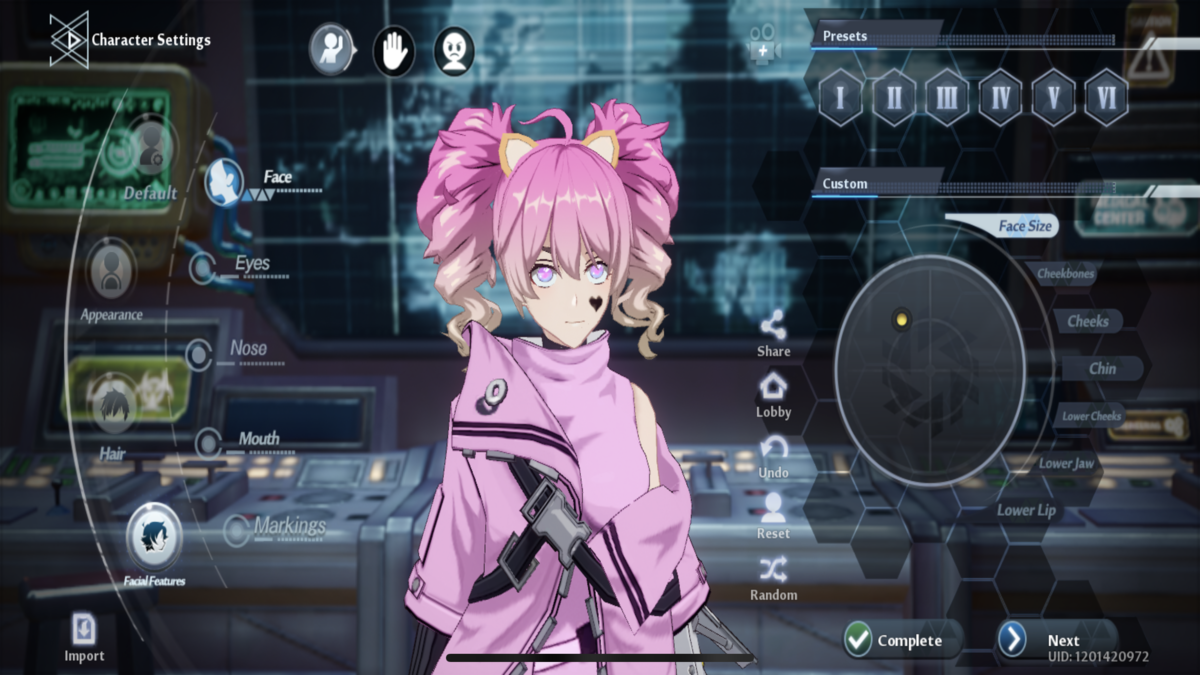Select the Cheekbones adjustment
This screenshot has height=675, width=1200.
click(x=1065, y=274)
